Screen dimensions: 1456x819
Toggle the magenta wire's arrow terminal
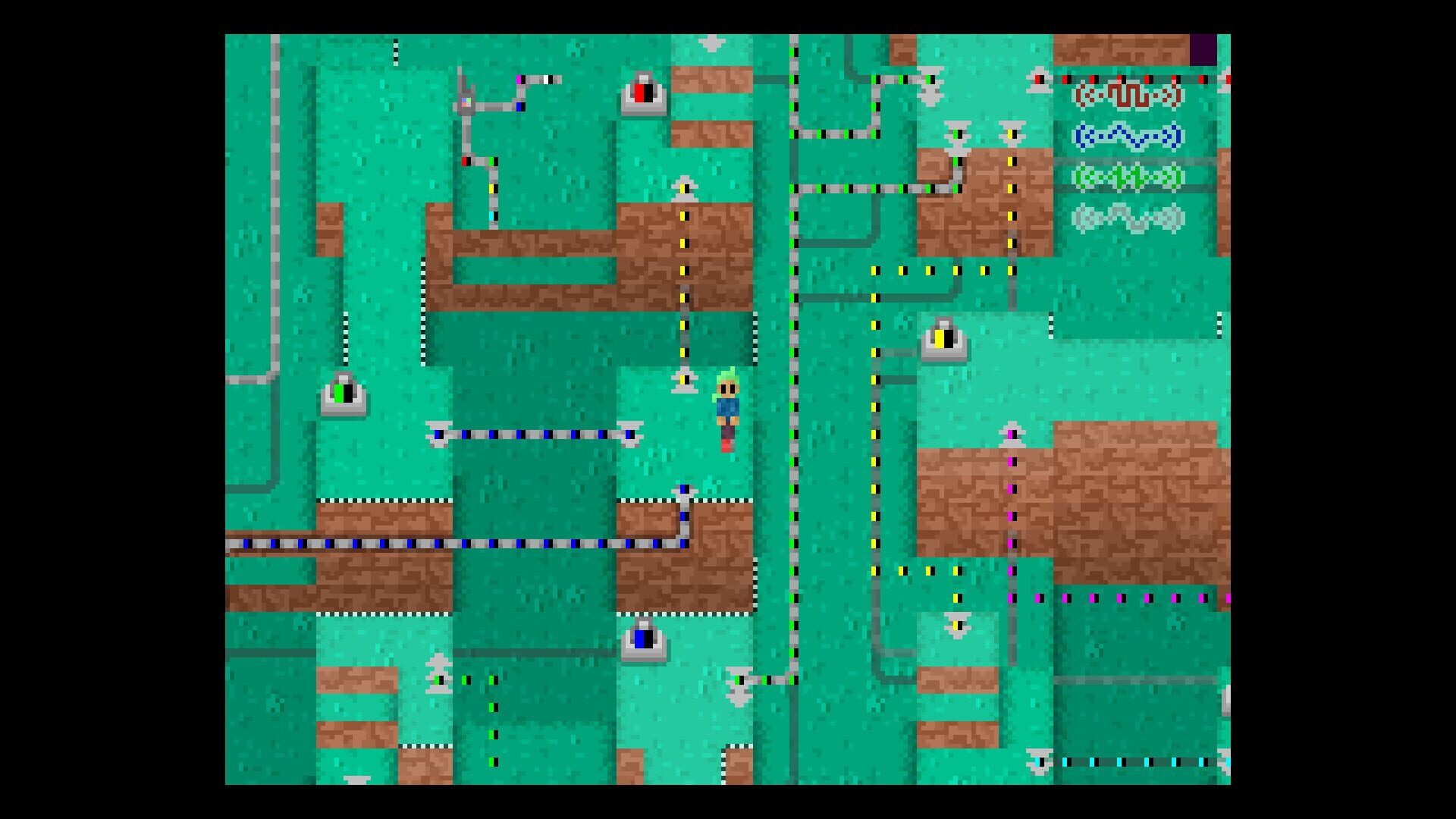1011,432
